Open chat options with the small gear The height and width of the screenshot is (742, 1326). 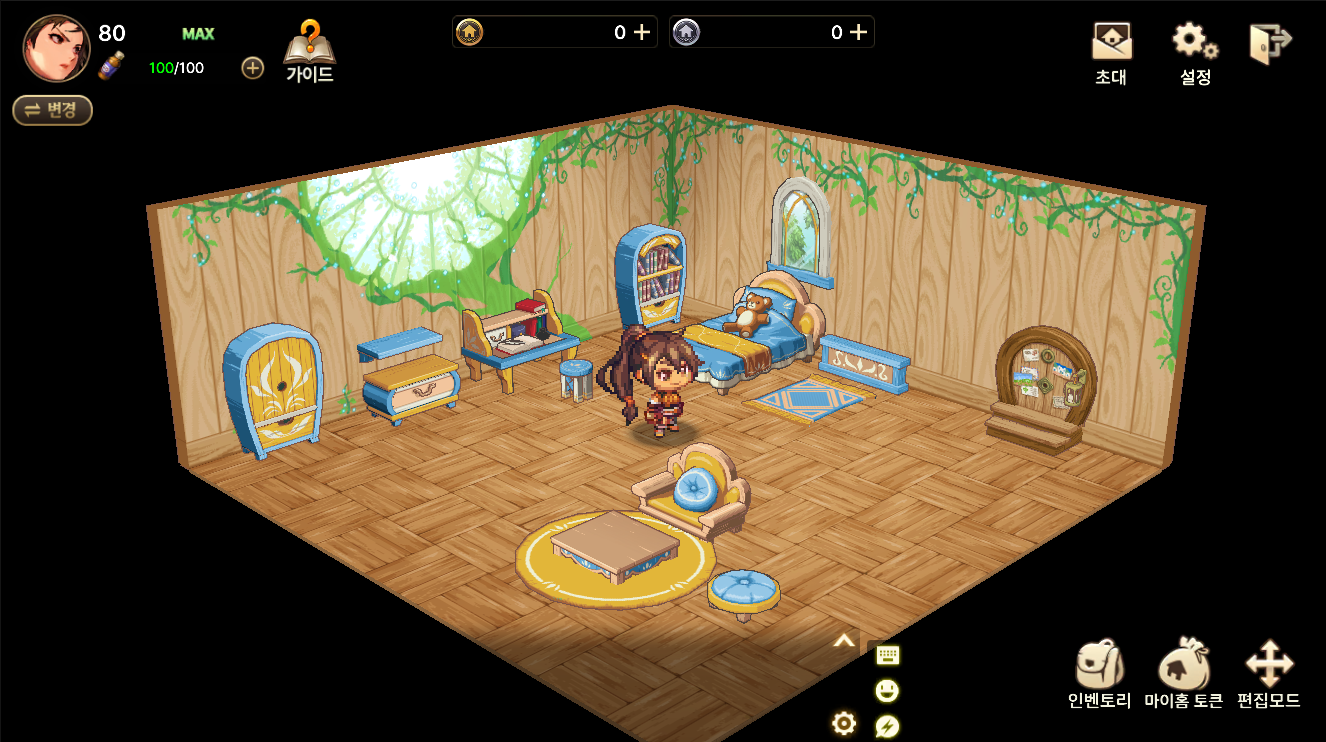pos(844,723)
